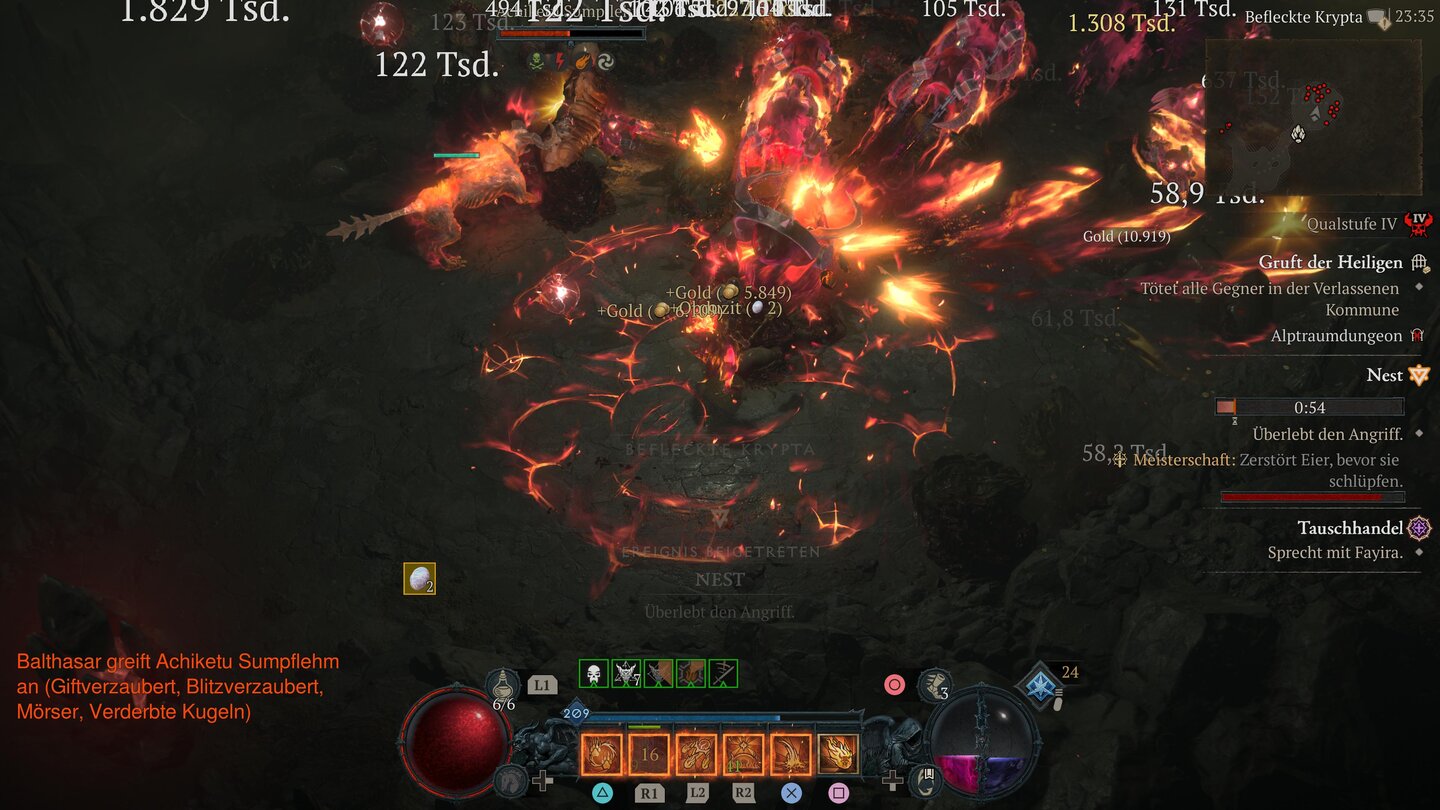Select the Gruft der Heiligen quest tracker
1440x810 pixels.
coord(1330,262)
